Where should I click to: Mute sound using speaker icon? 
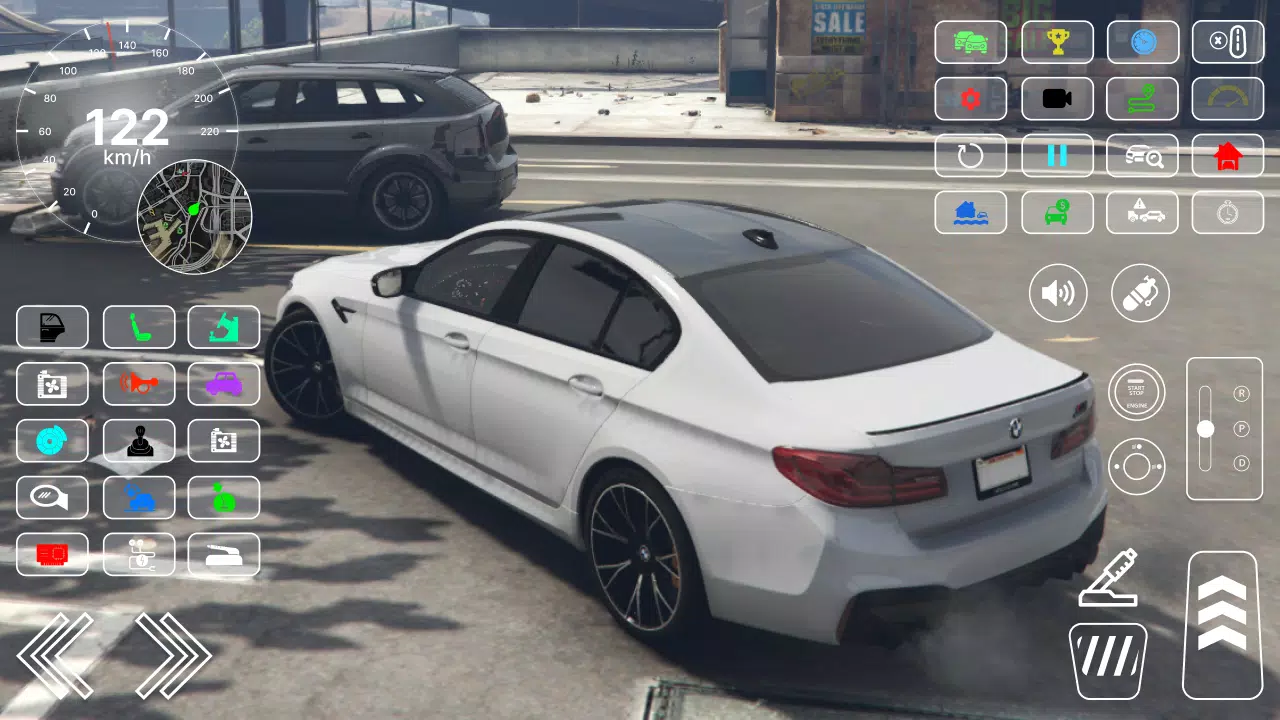click(x=1059, y=292)
